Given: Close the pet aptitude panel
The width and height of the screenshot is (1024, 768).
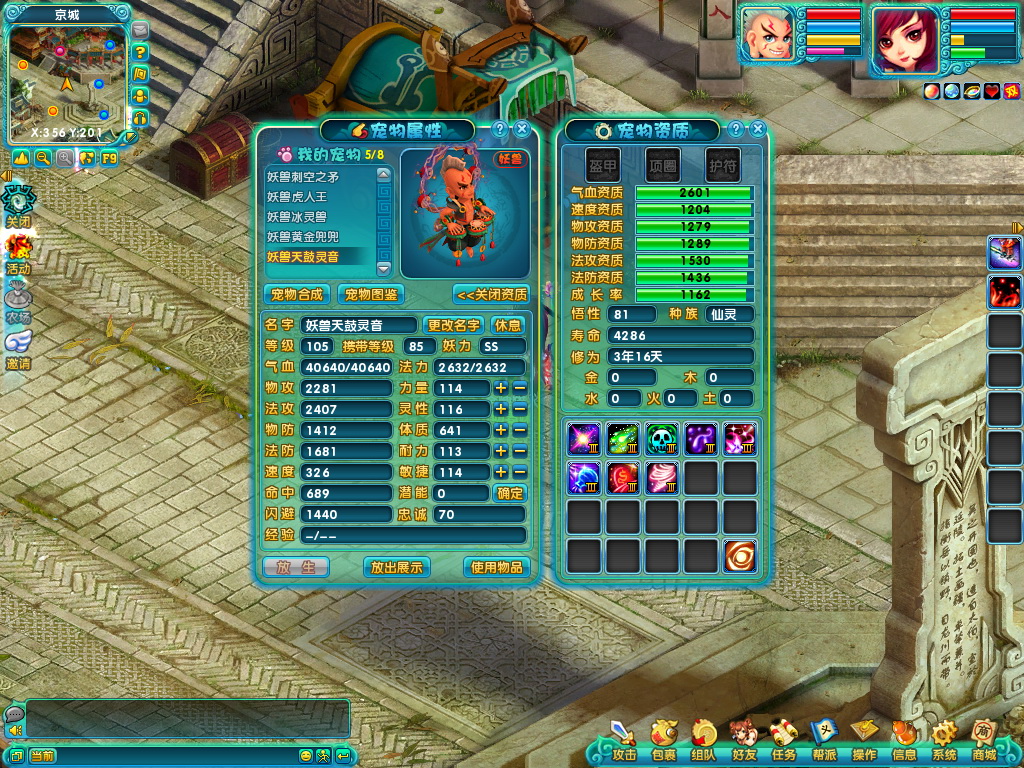Looking at the screenshot, I should coord(758,129).
